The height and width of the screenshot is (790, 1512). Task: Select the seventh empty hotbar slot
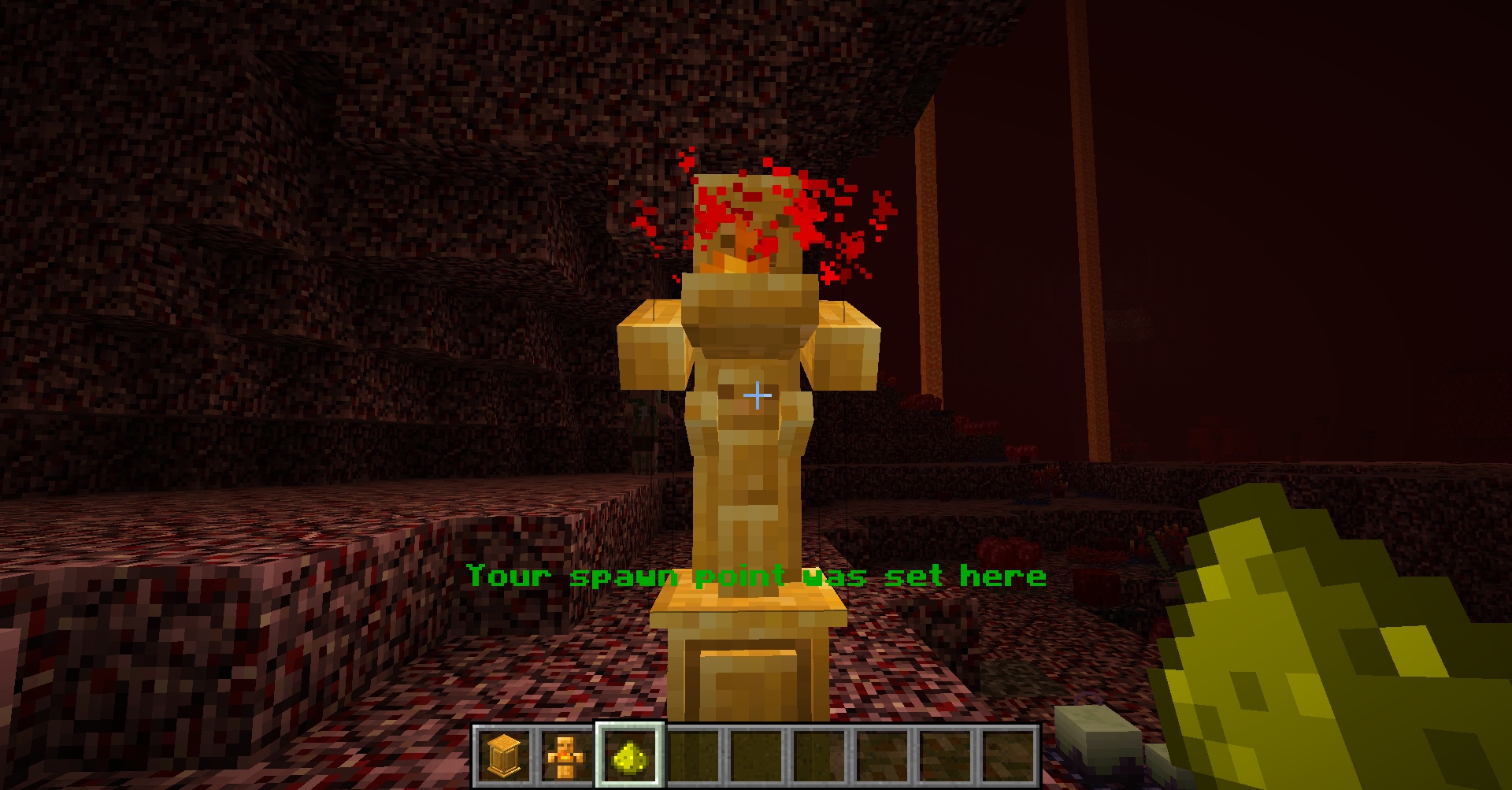pos(880,758)
